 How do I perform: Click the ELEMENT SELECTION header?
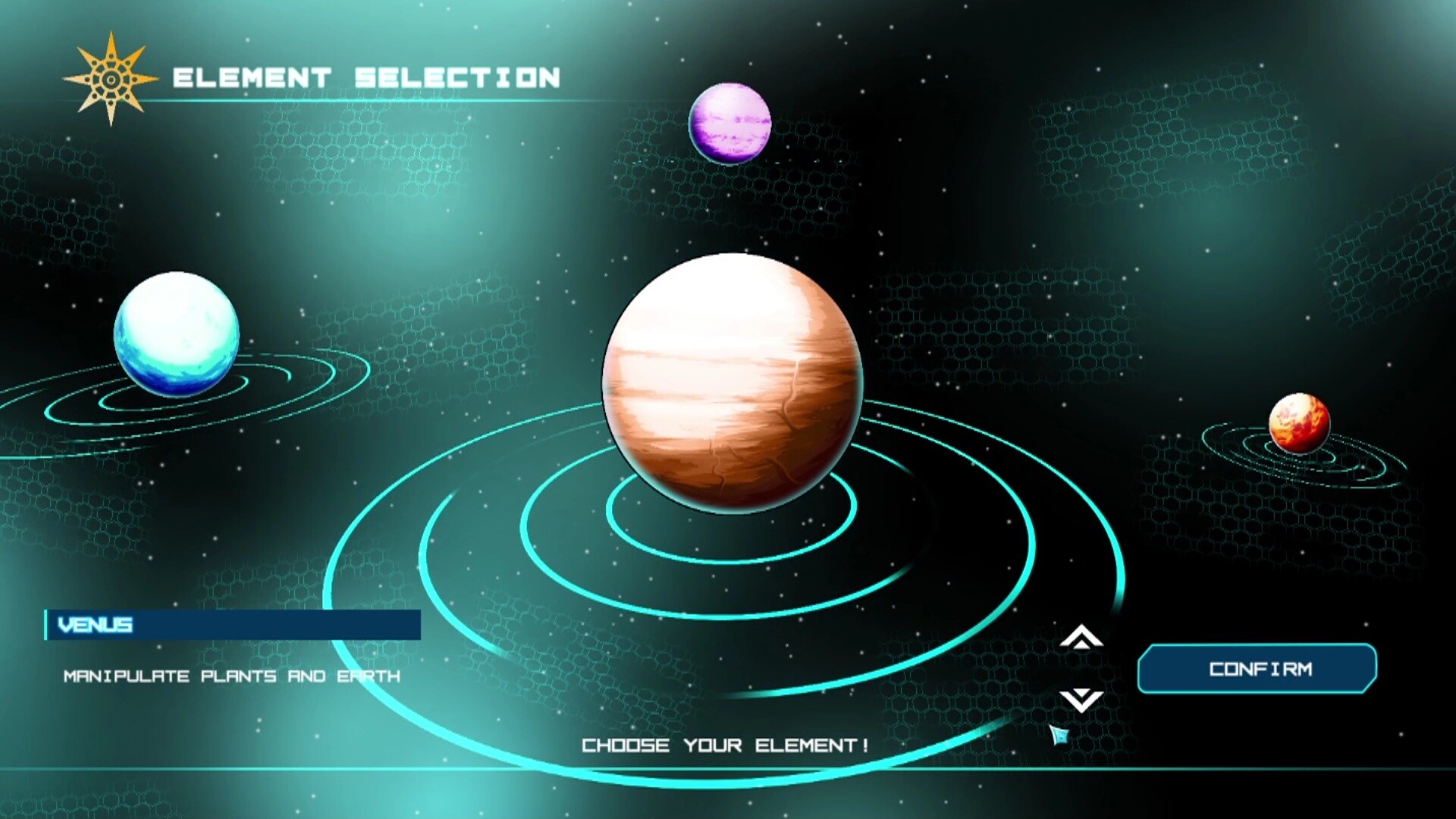click(x=366, y=76)
